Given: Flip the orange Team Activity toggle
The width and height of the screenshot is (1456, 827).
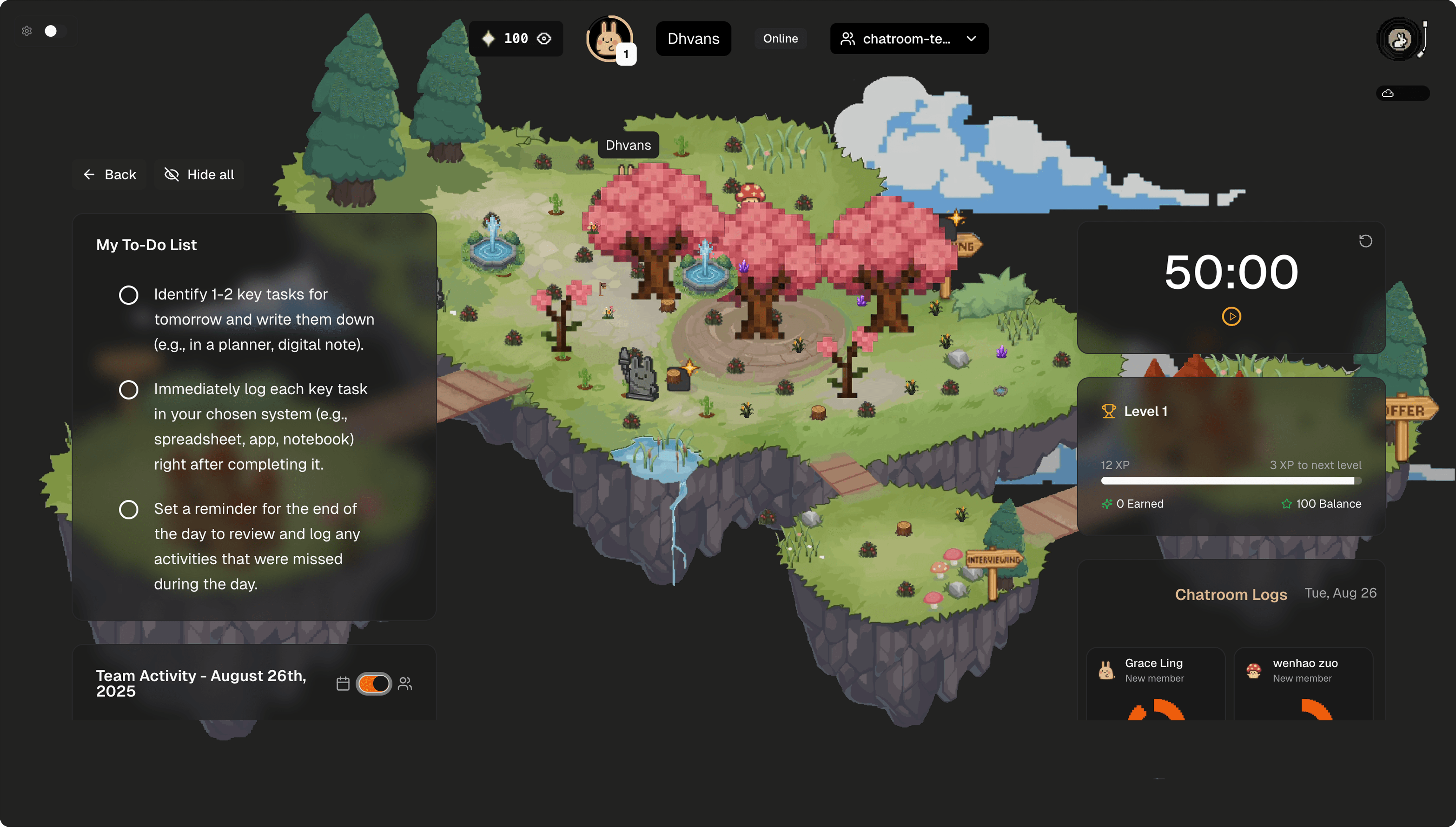Looking at the screenshot, I should tap(373, 683).
